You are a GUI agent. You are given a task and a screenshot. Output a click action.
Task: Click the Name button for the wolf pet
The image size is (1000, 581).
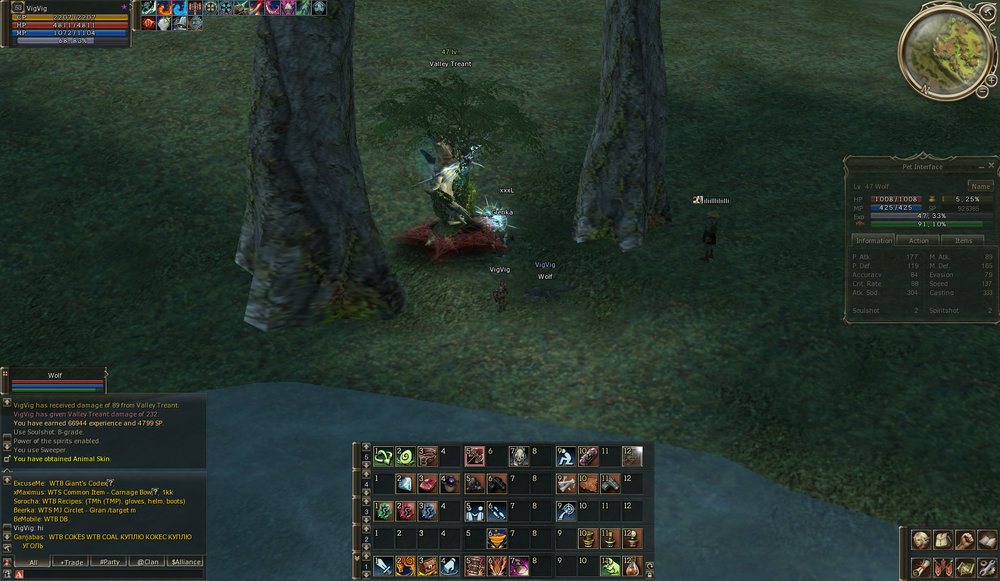tap(980, 186)
